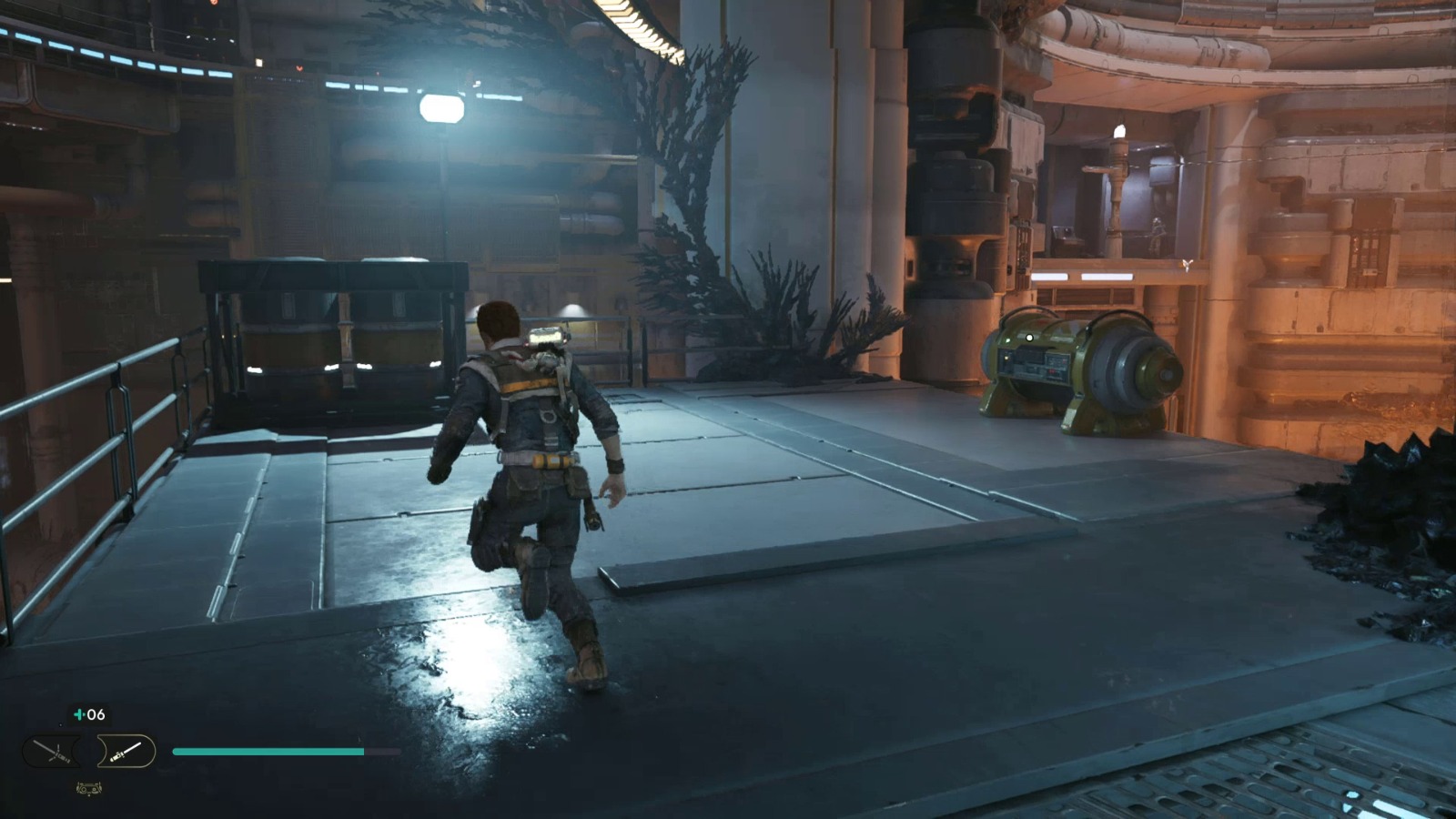Click the BD-1 droid icon
This screenshot has height=819, width=1456.
pyautogui.click(x=88, y=789)
